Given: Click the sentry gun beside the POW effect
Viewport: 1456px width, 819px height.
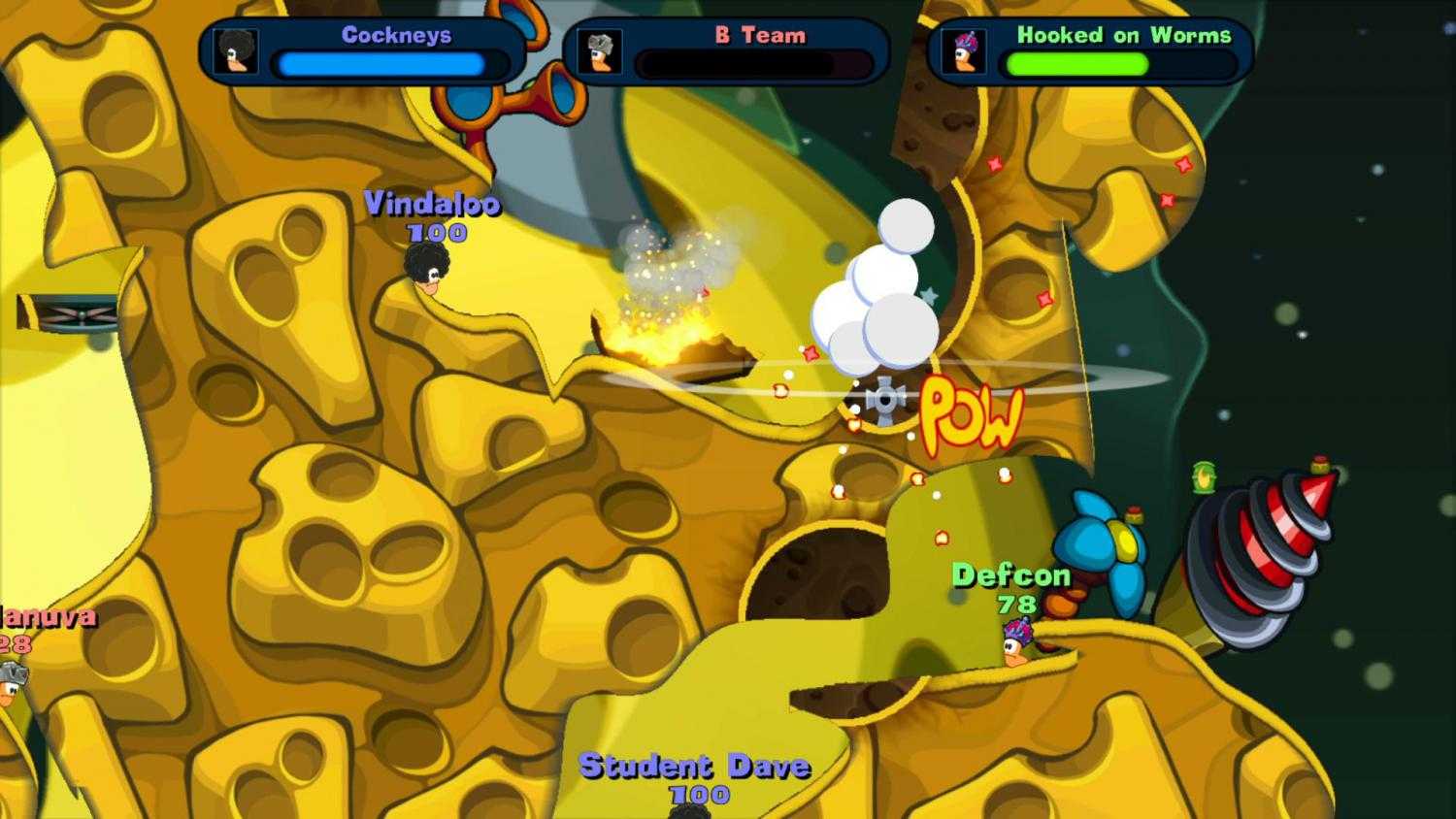Looking at the screenshot, I should click(x=883, y=398).
